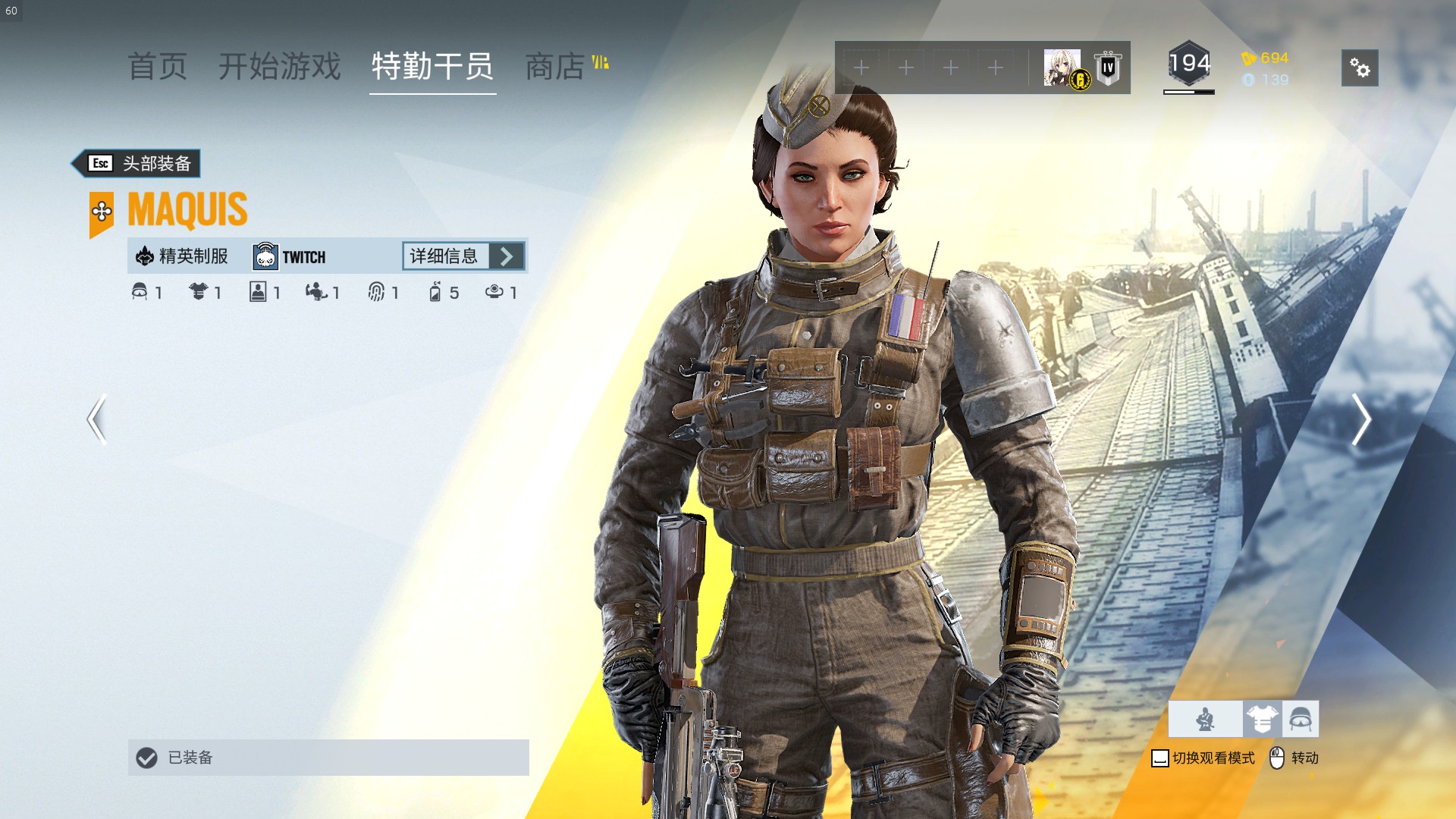Open the 商店 shop tab
This screenshot has height=819, width=1456.
click(x=555, y=67)
